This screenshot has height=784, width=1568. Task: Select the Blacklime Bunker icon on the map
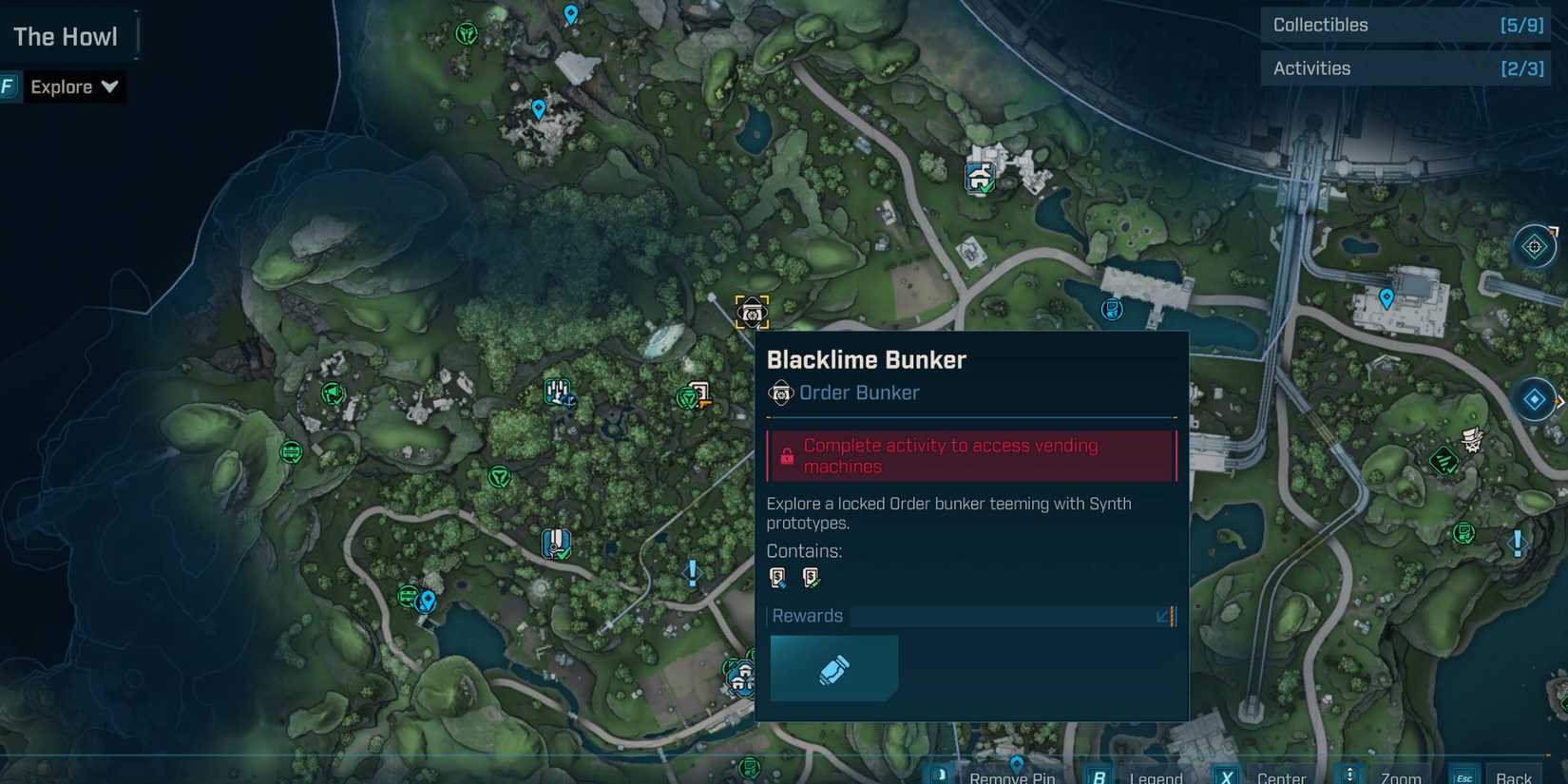(x=751, y=311)
